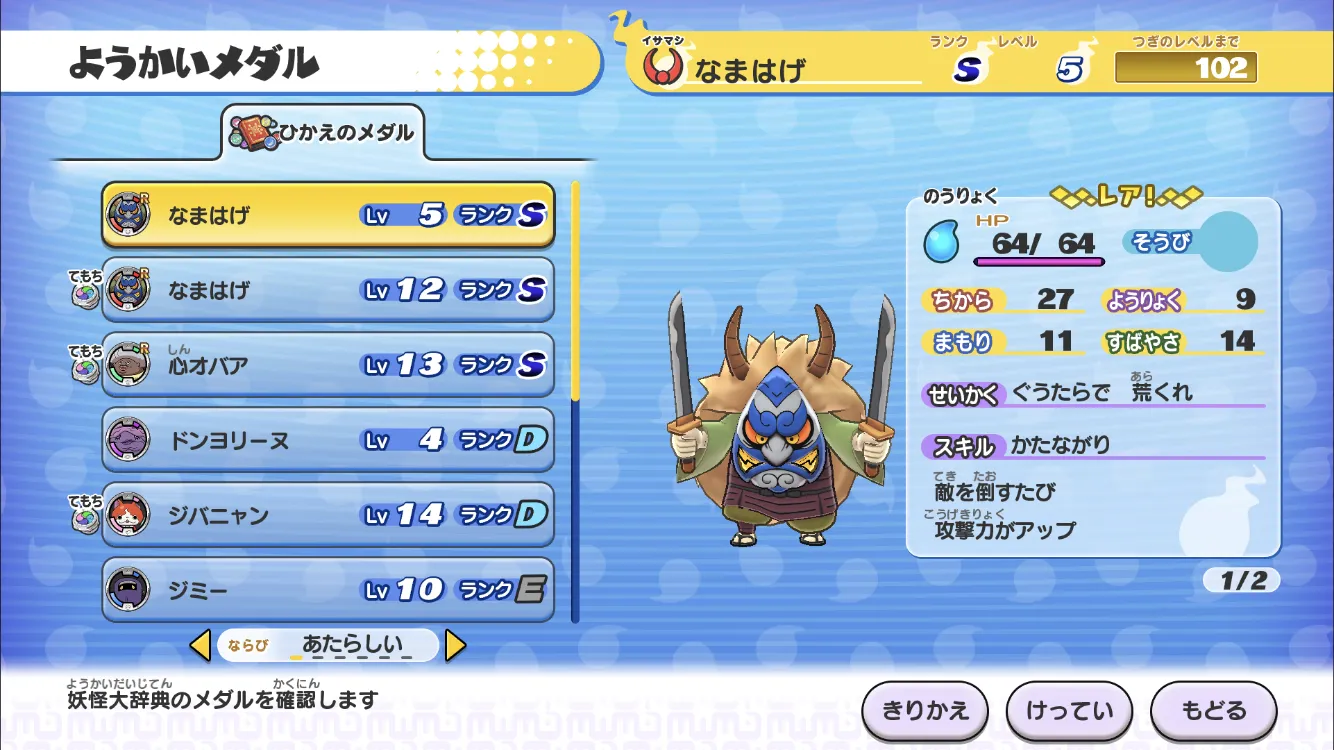Screen dimensions: 1334x750
Task: Select the Jibanyan medal icon
Action: [129, 514]
